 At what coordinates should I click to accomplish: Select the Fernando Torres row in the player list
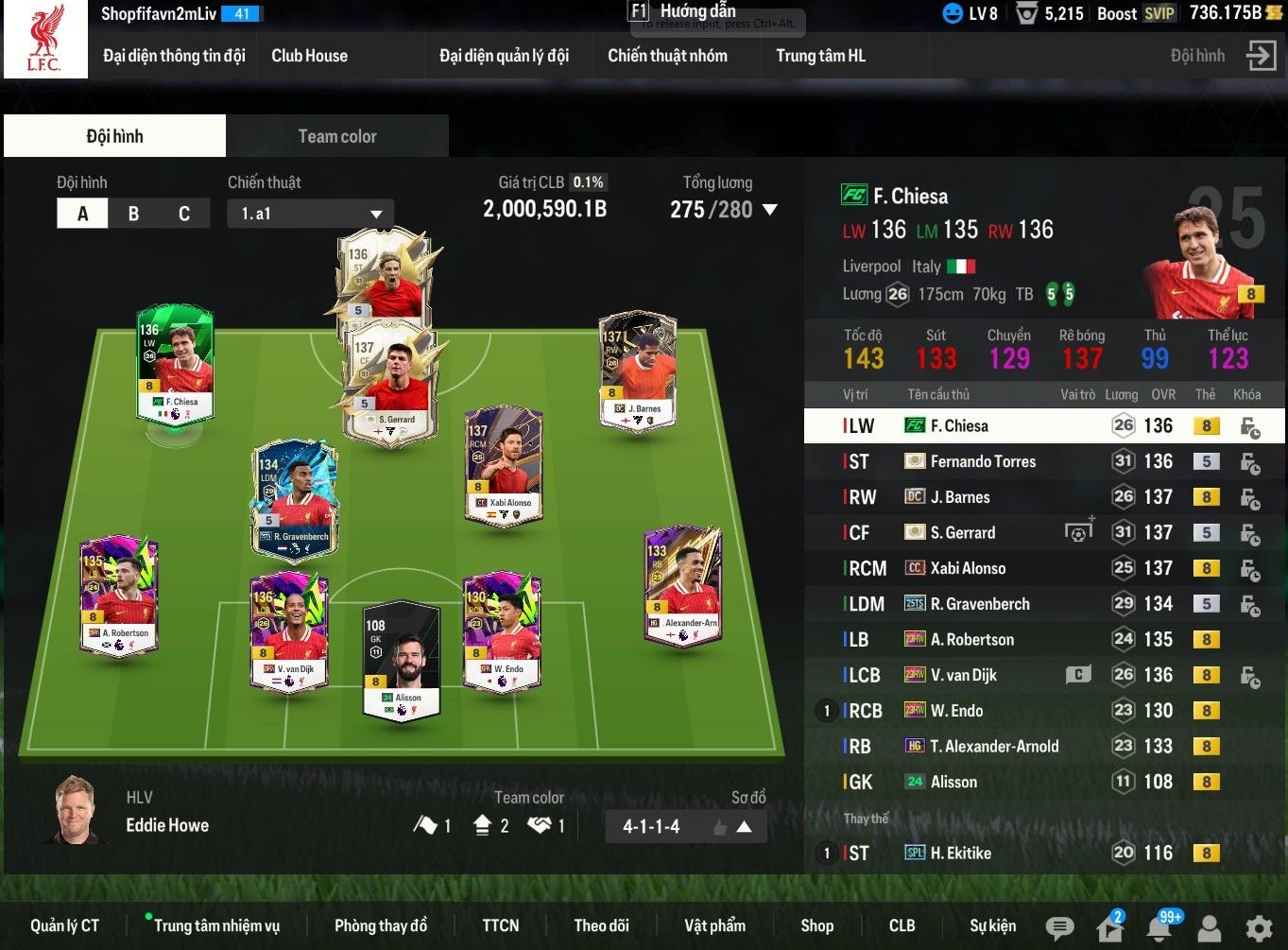pyautogui.click(x=983, y=461)
